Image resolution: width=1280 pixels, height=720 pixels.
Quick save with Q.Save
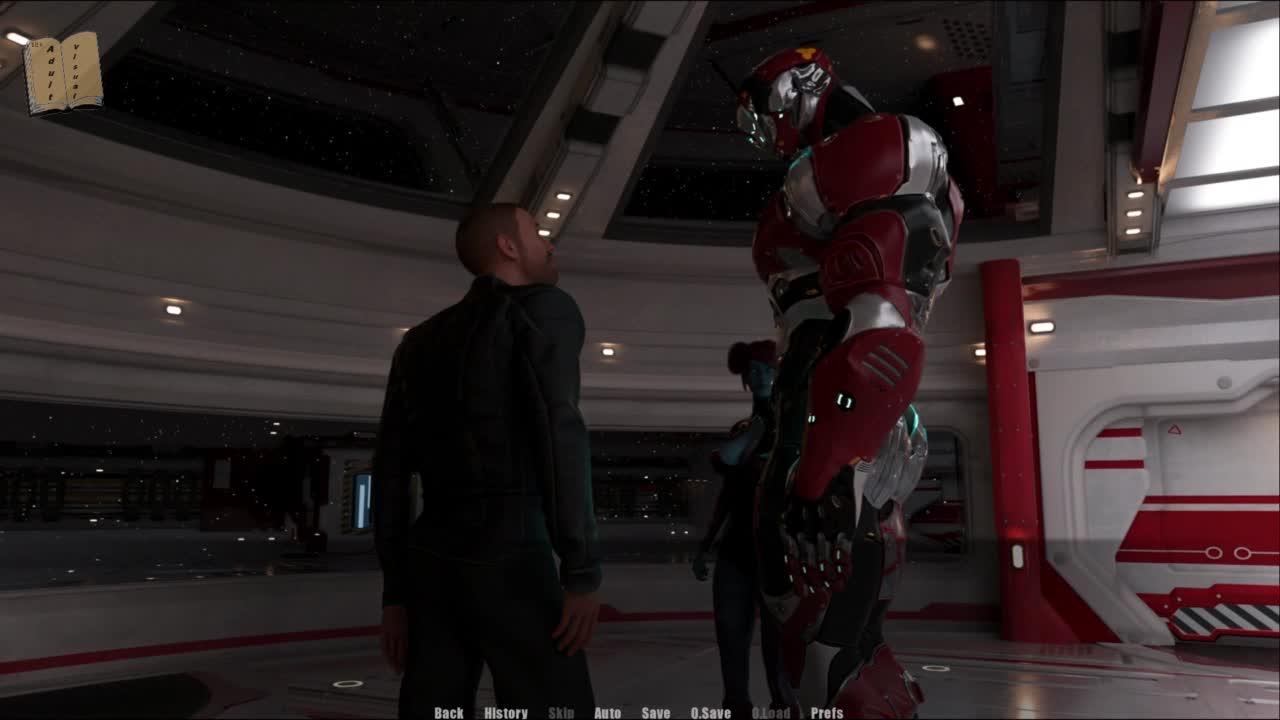pyautogui.click(x=711, y=713)
